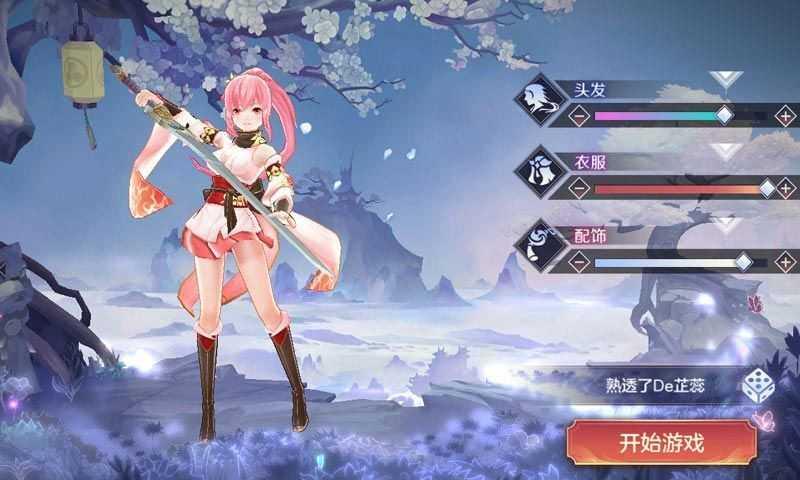Start the game with 开始游戏 button
800x480 pixels.
[660, 442]
